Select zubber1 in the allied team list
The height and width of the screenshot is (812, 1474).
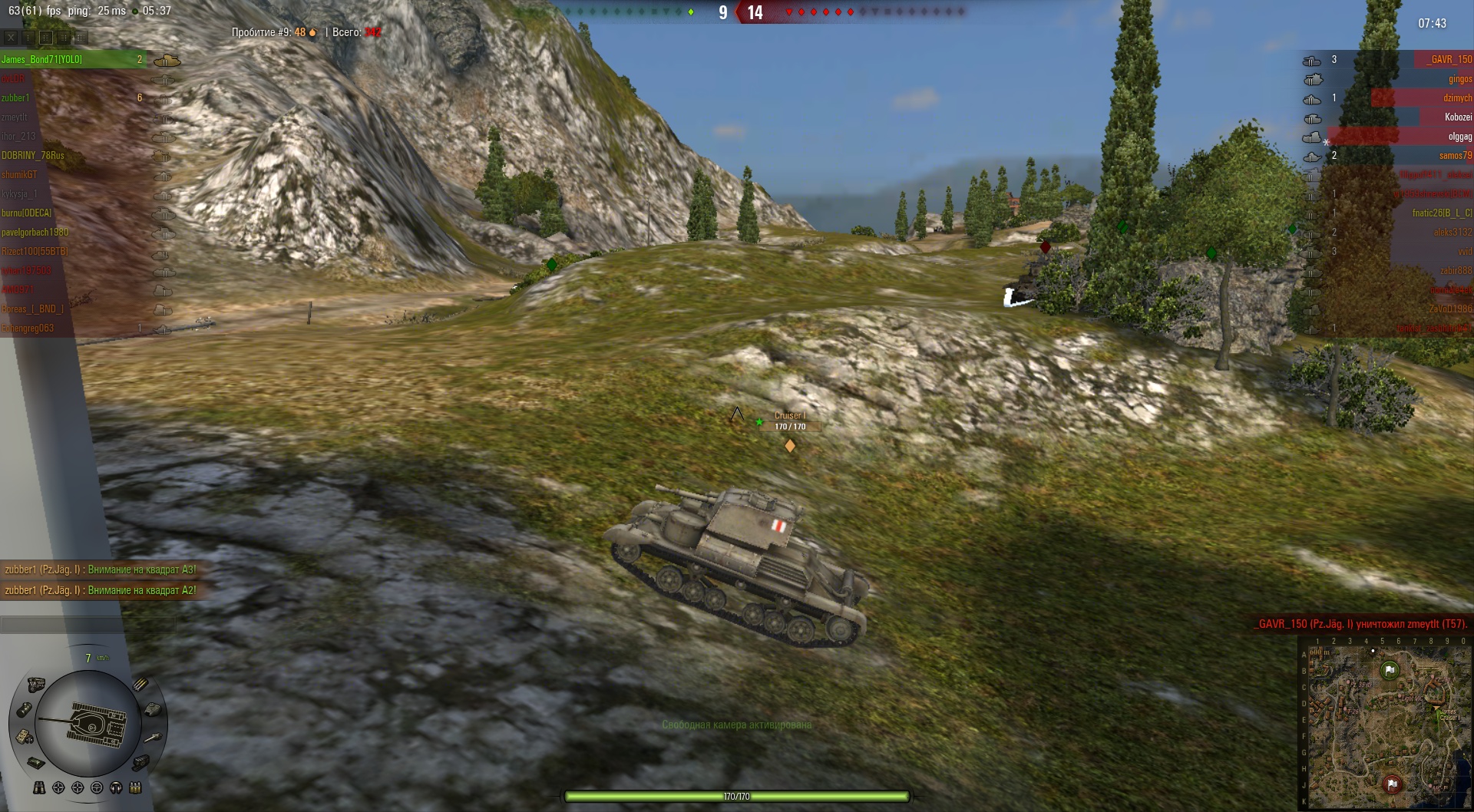click(x=16, y=97)
